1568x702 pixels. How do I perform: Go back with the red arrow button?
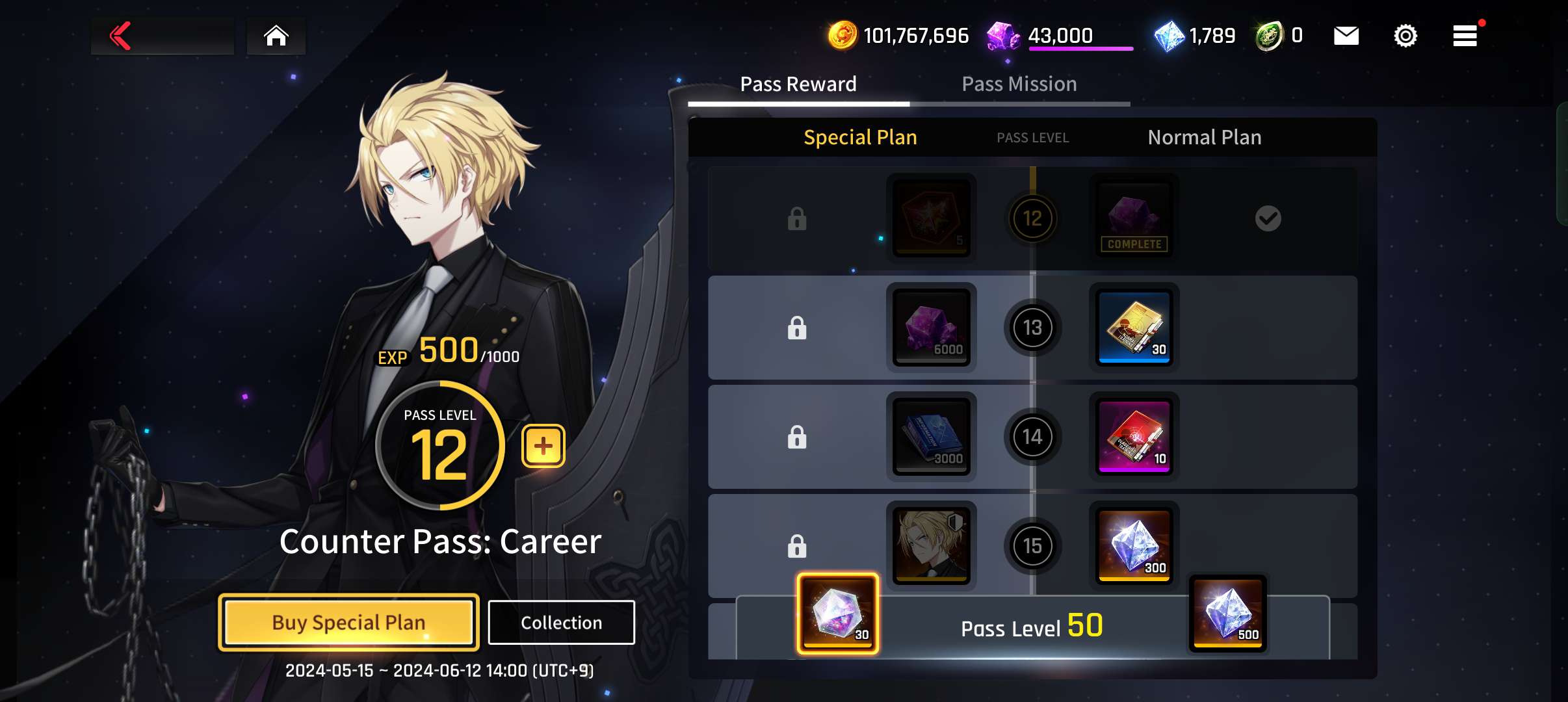122,36
